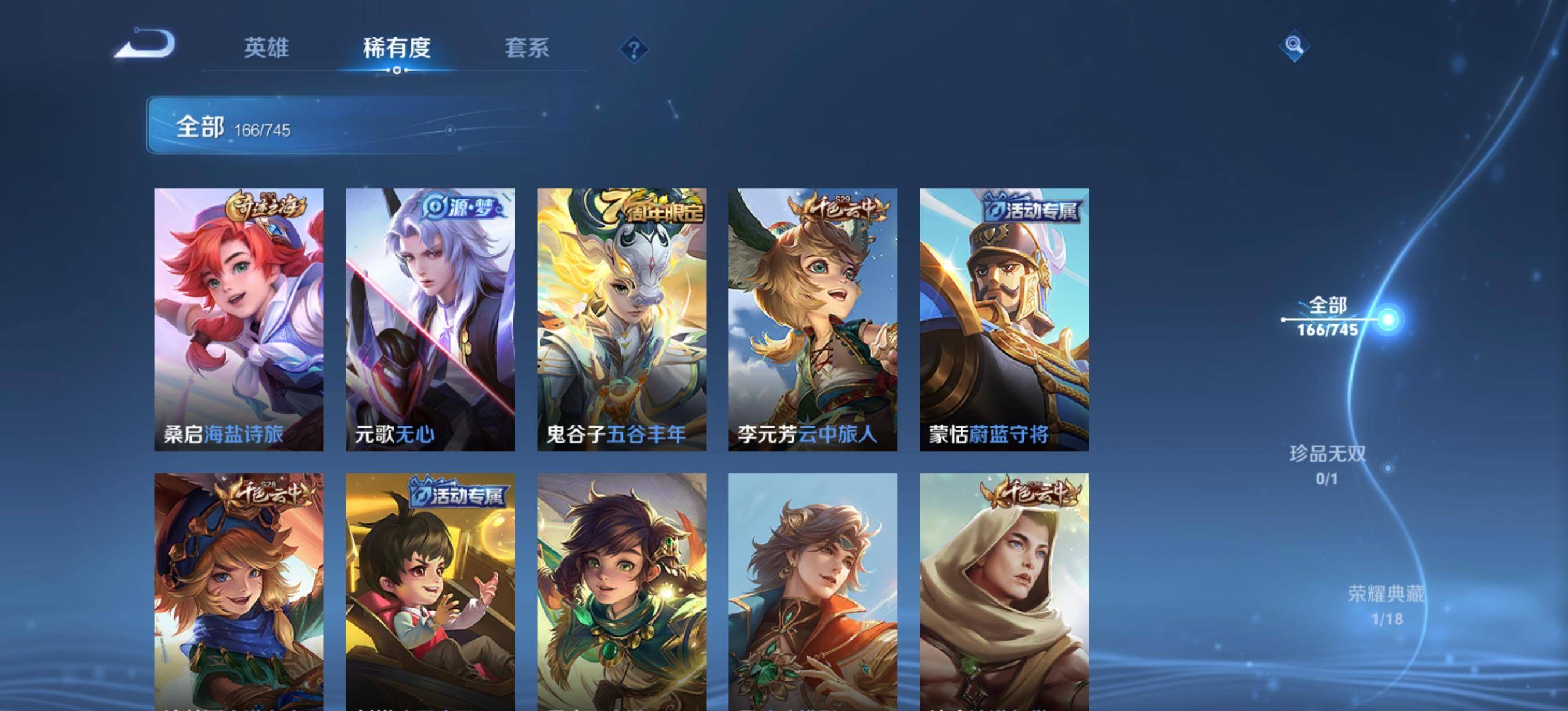Open the blue-hat blonde girl skin card

(239, 592)
